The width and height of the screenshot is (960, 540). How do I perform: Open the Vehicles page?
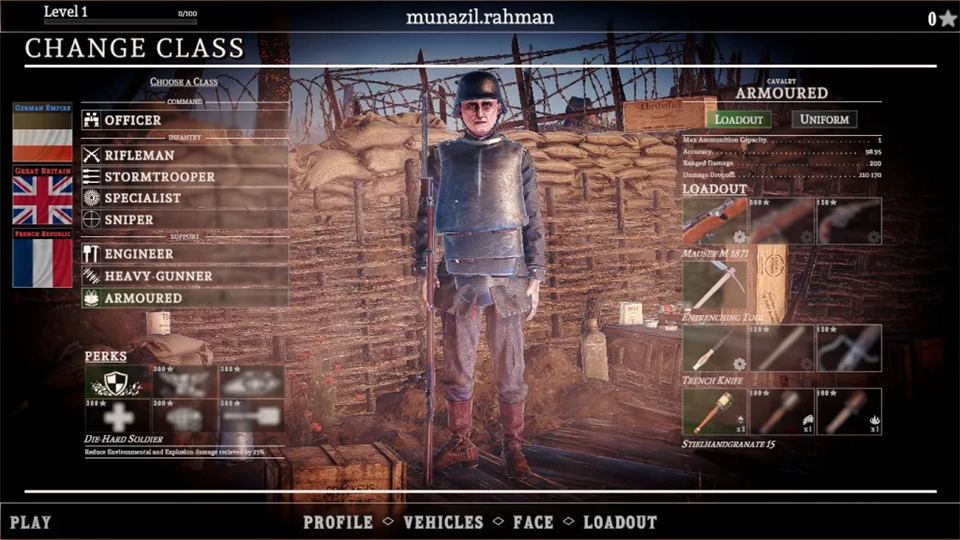click(x=443, y=522)
